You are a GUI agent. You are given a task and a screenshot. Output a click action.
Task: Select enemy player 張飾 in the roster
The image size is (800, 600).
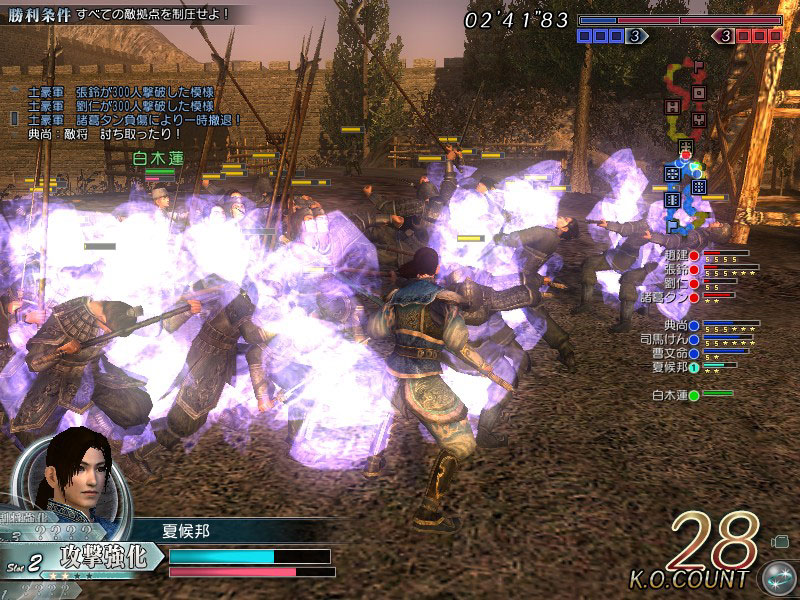tap(677, 269)
